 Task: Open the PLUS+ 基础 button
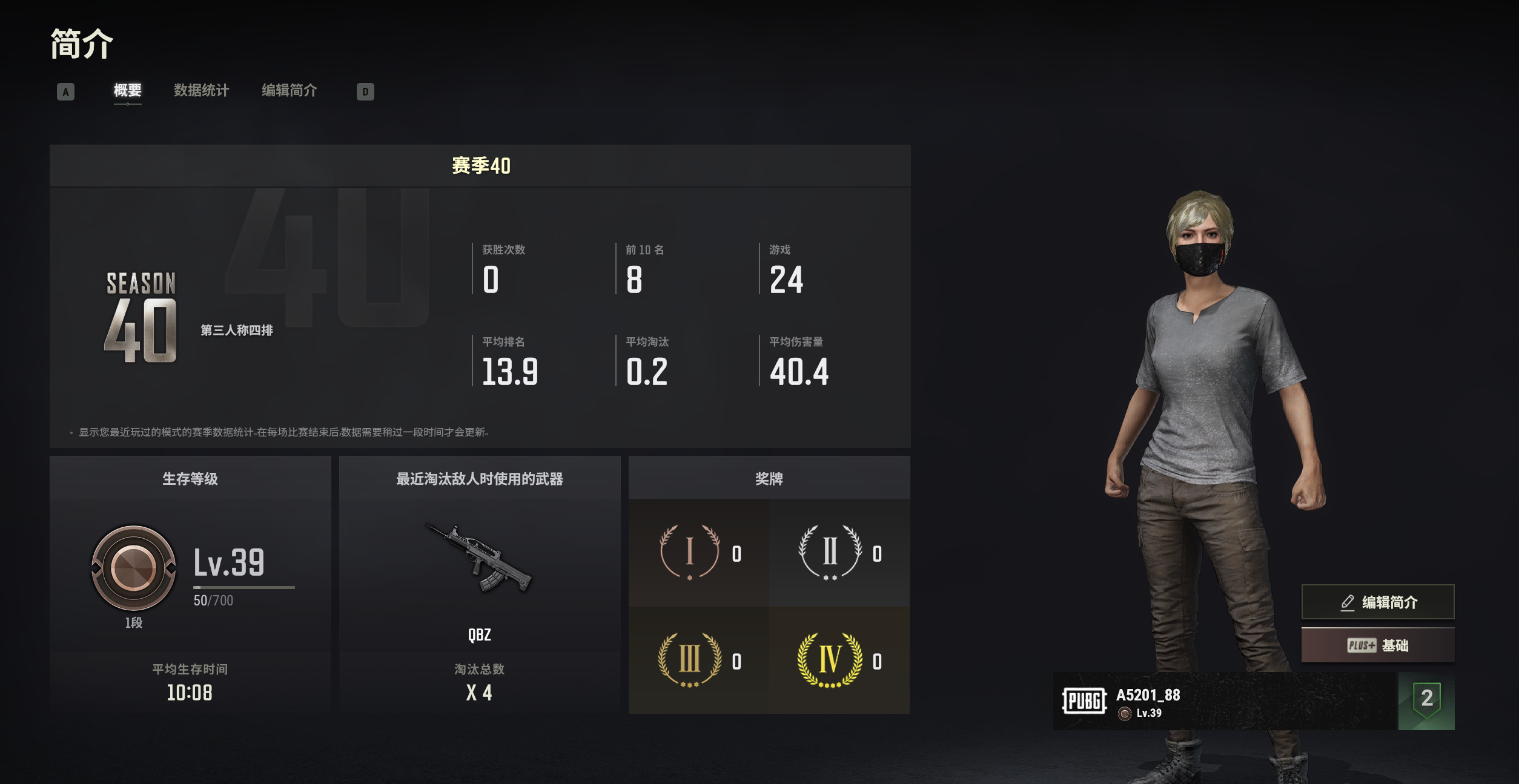point(1377,645)
